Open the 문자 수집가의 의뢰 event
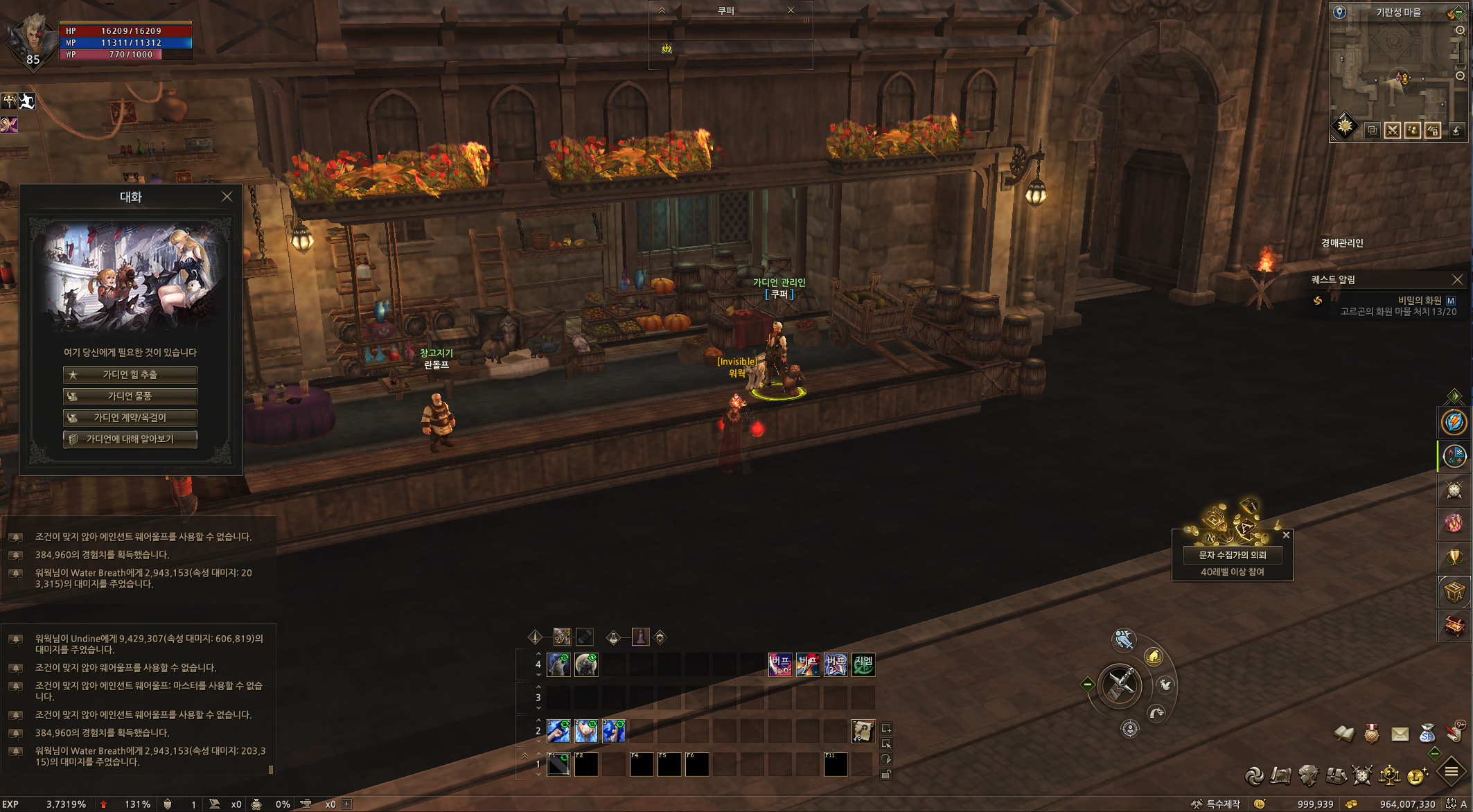This screenshot has height=812, width=1473. [1233, 555]
